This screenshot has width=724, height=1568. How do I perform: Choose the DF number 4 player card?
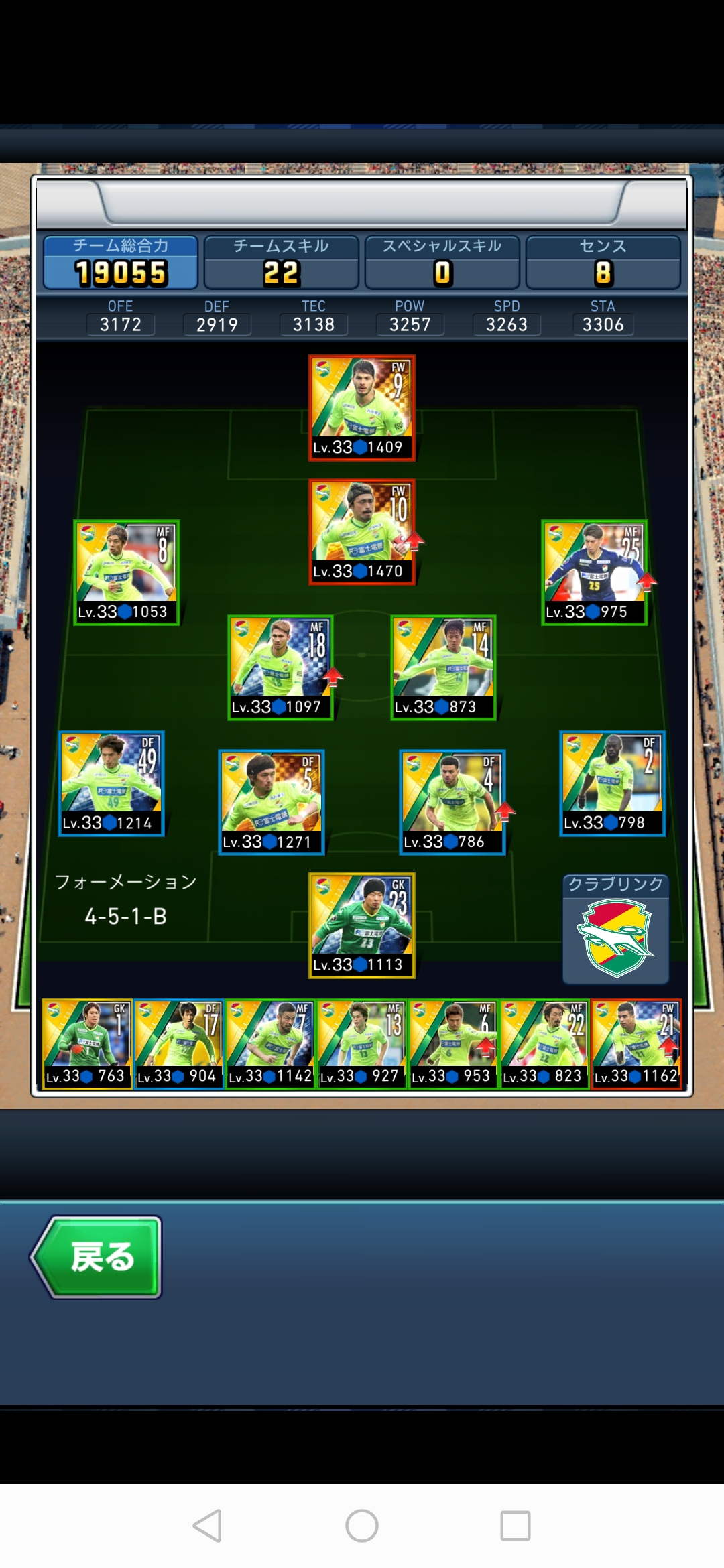point(452,802)
